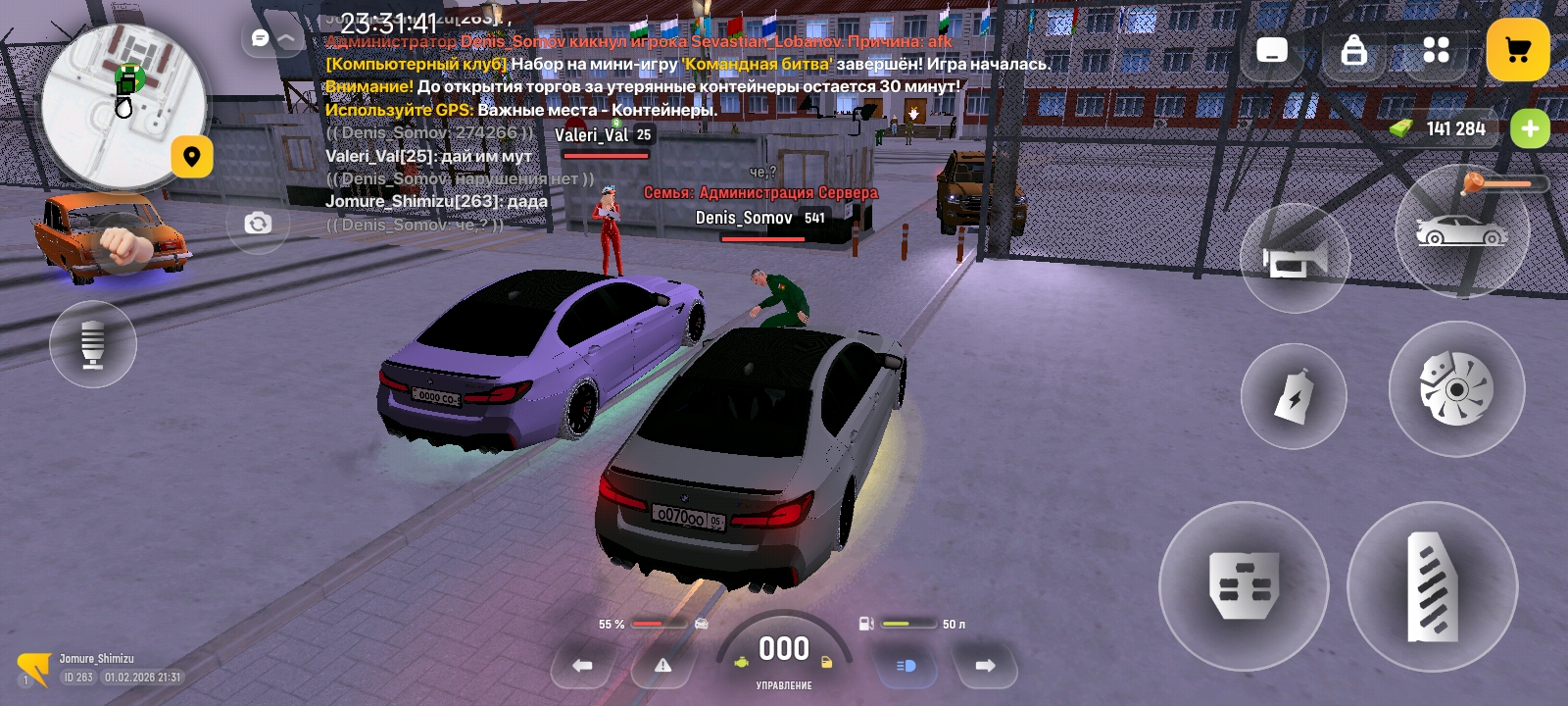1568x706 pixels.
Task: Apply the brake disc handbrake button
Action: point(1456,388)
